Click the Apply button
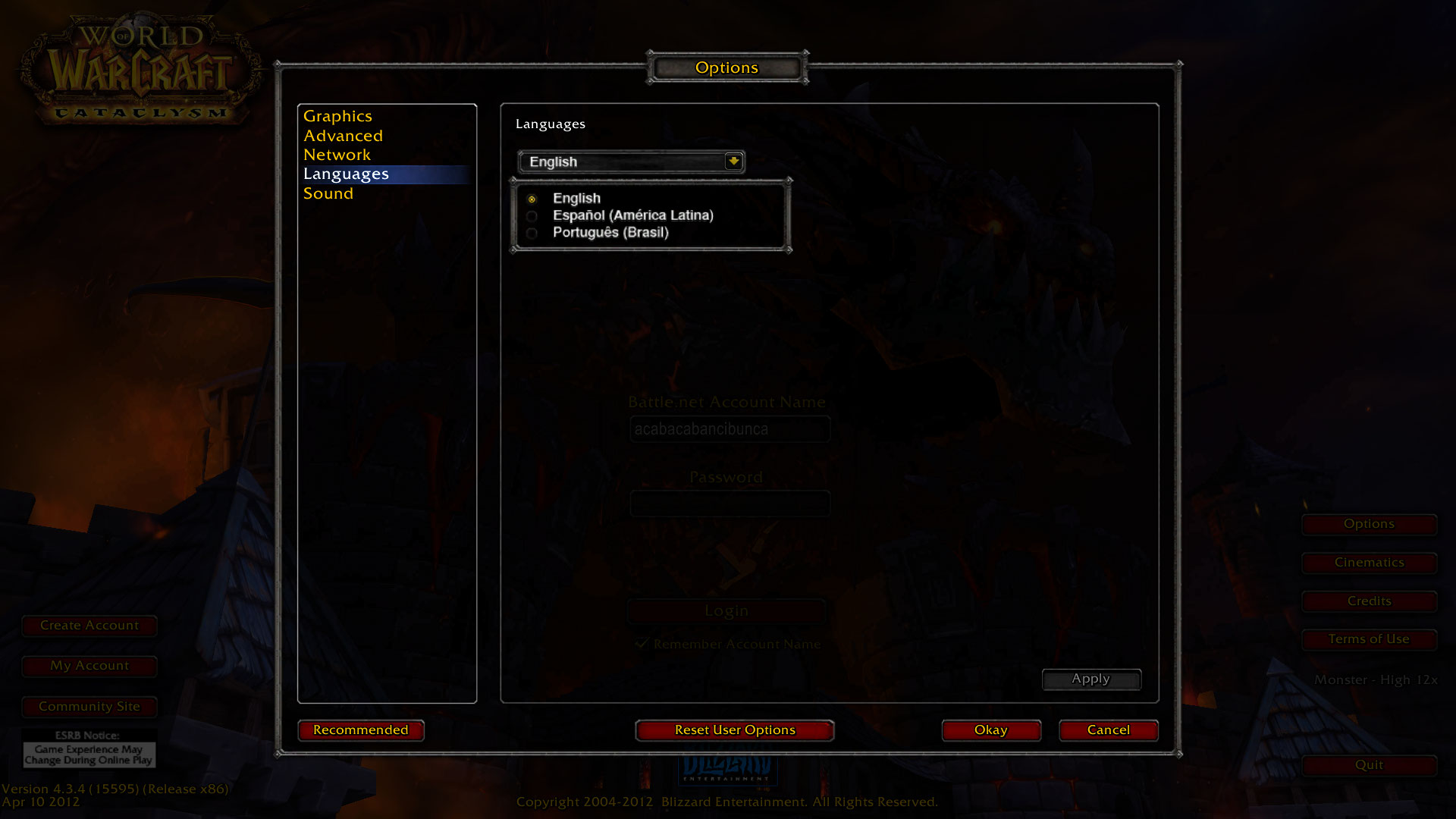The image size is (1456, 819). coord(1090,679)
